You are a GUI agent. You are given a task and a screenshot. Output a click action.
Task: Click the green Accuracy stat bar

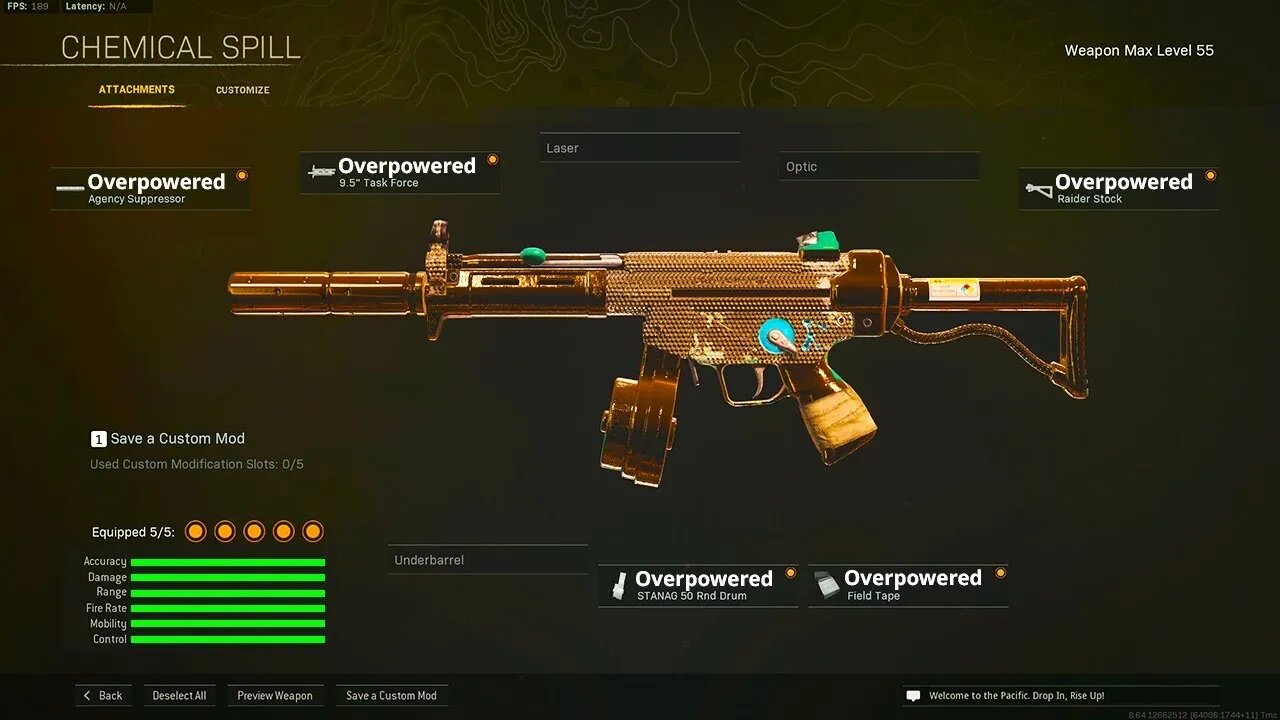point(228,561)
